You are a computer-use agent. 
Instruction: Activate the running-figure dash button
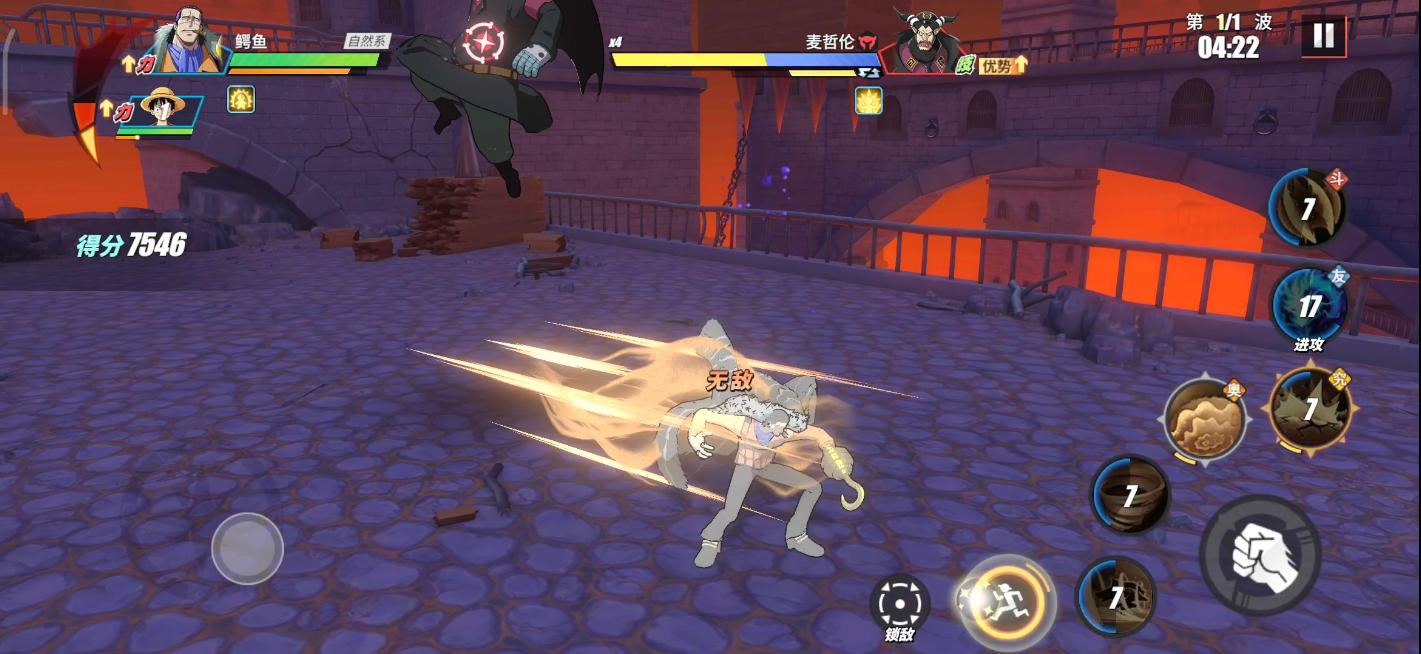(x=1006, y=602)
